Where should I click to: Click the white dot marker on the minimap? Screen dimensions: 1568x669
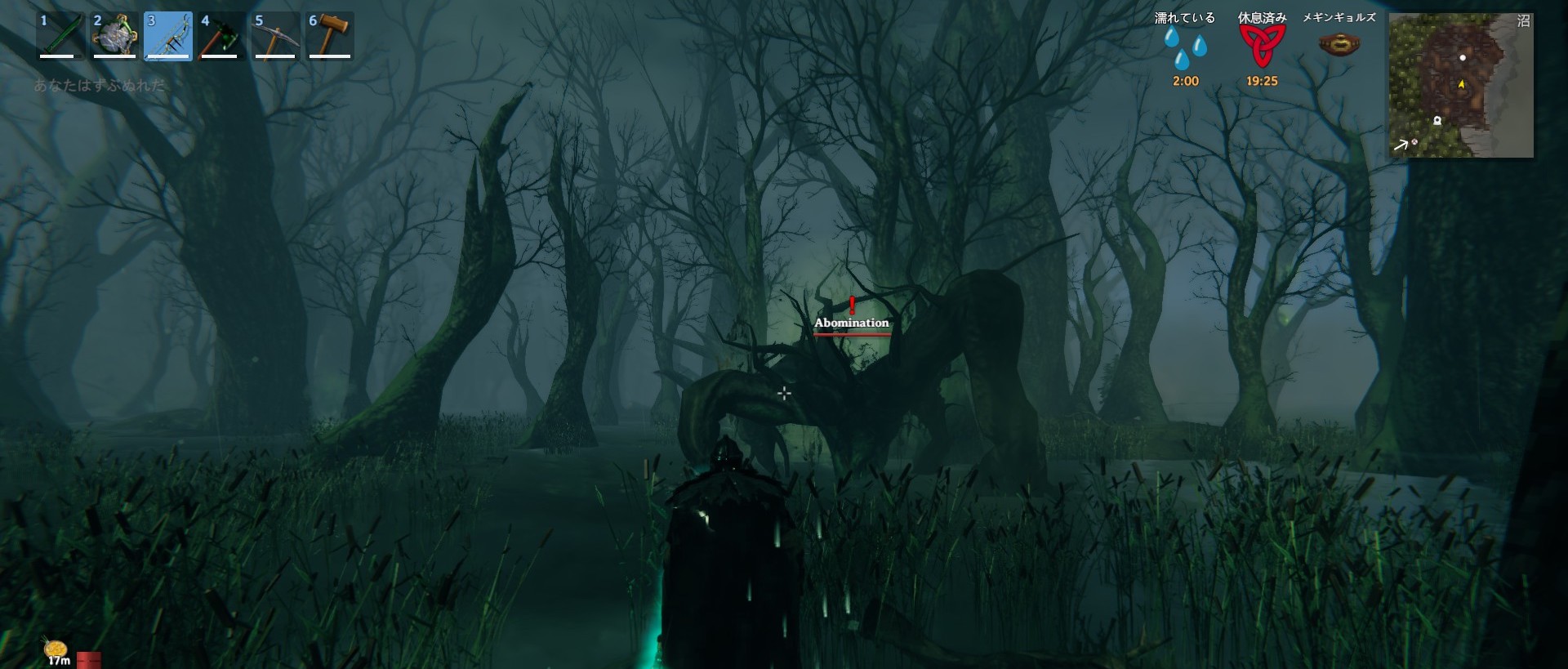(1463, 58)
